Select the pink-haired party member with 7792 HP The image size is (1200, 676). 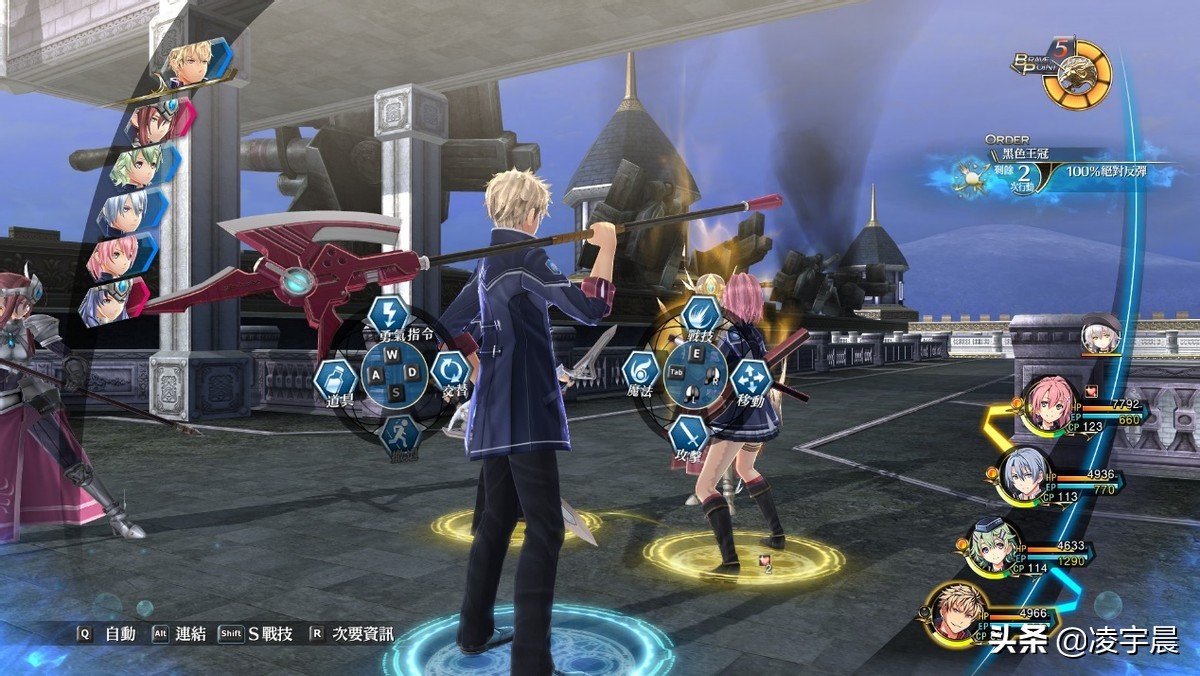click(x=1049, y=405)
